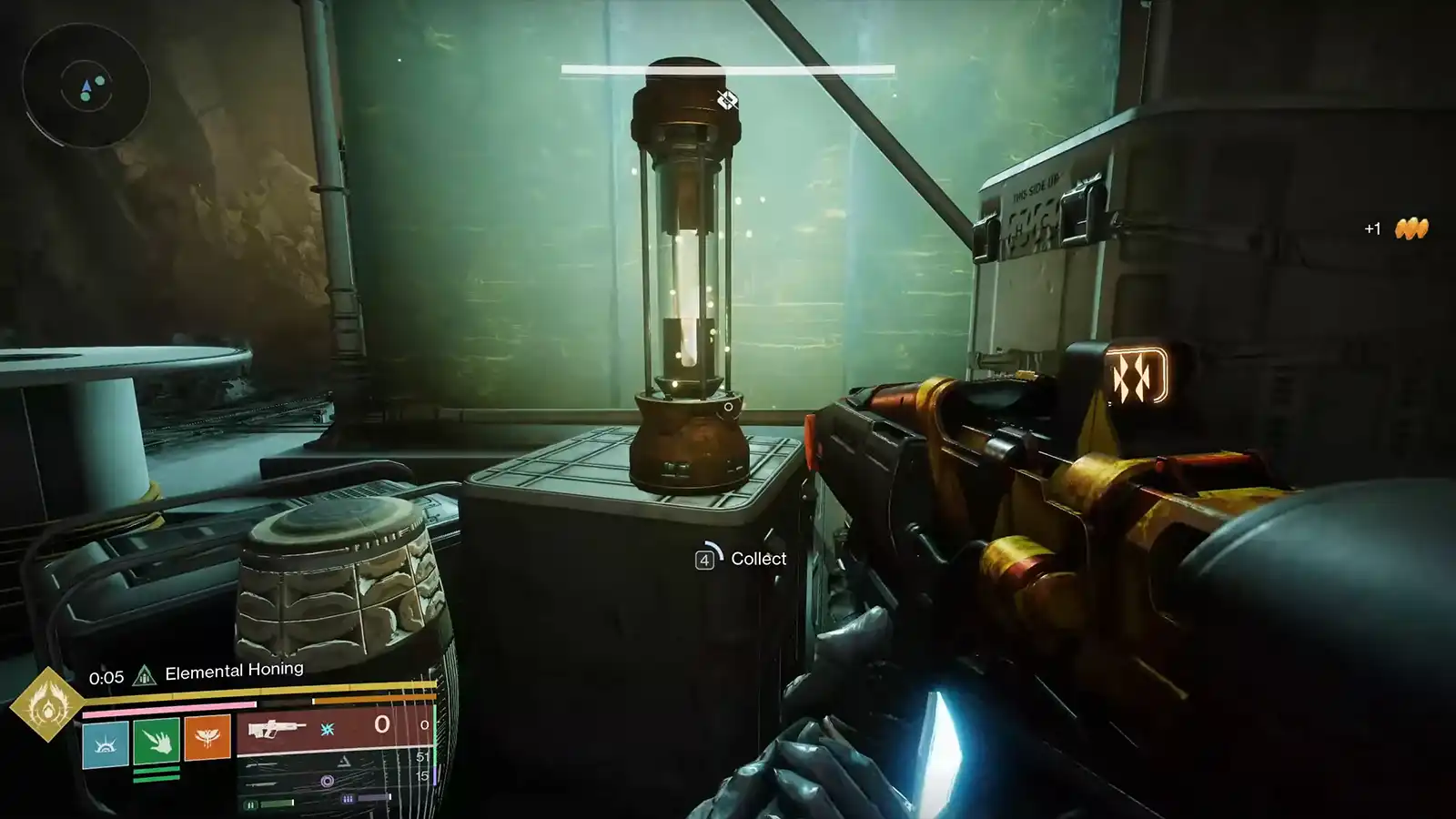Click the heavy weapon slot icon
The height and width of the screenshot is (819, 1456).
[x=260, y=784]
